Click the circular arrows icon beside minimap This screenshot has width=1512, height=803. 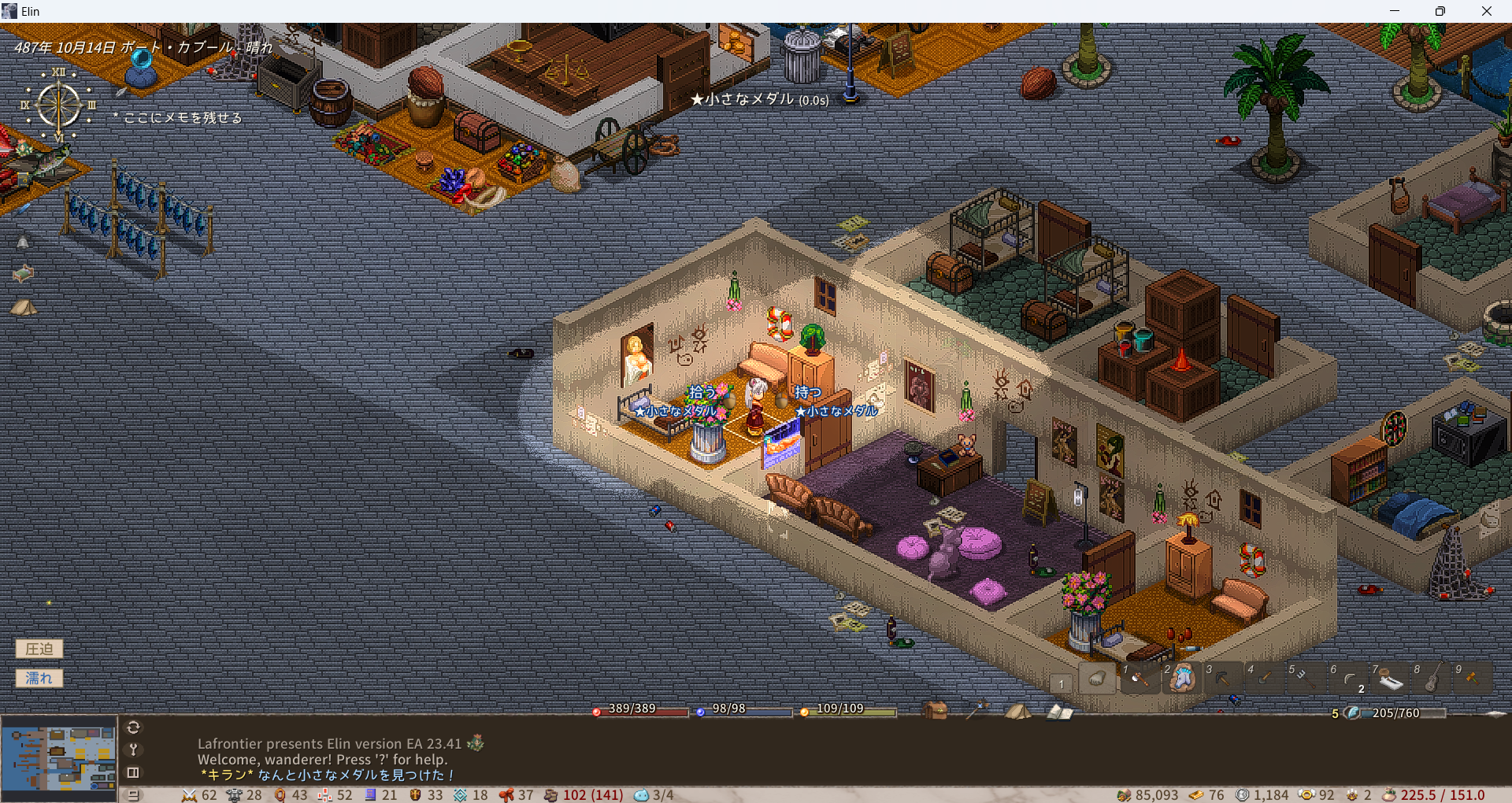click(133, 727)
